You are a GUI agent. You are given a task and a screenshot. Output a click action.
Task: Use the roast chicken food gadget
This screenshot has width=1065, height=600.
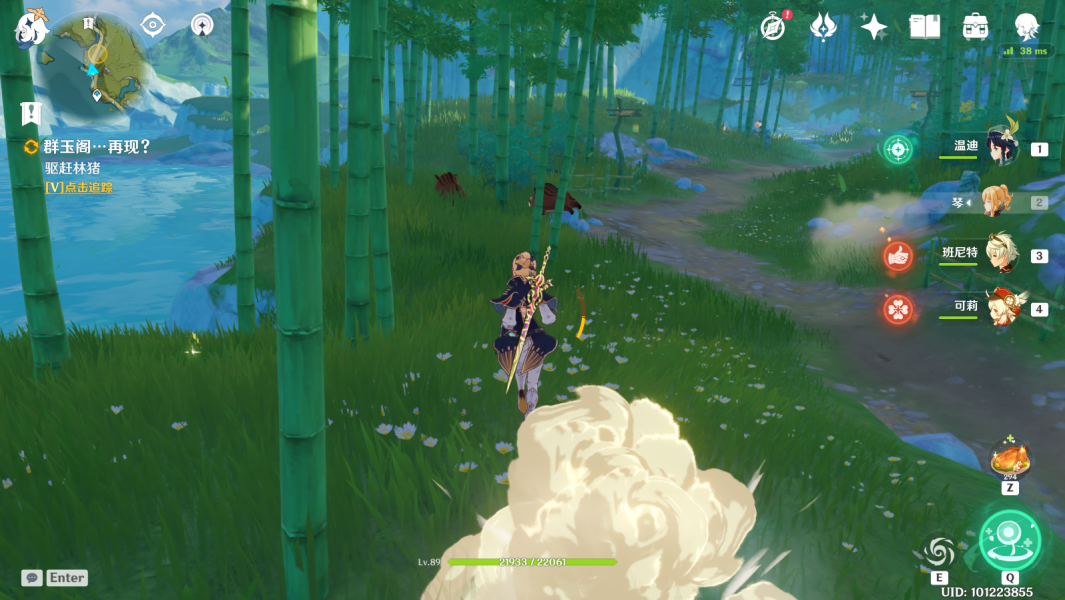[1010, 462]
